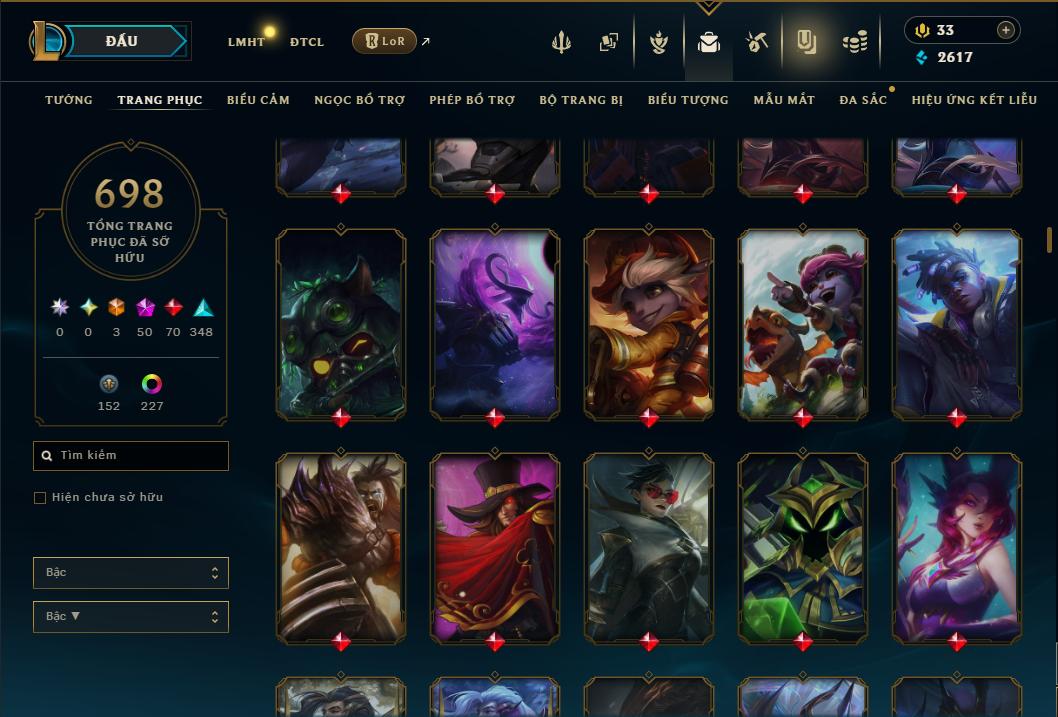Switch to the LMHT game mode
This screenshot has width=1058, height=717.
click(246, 42)
